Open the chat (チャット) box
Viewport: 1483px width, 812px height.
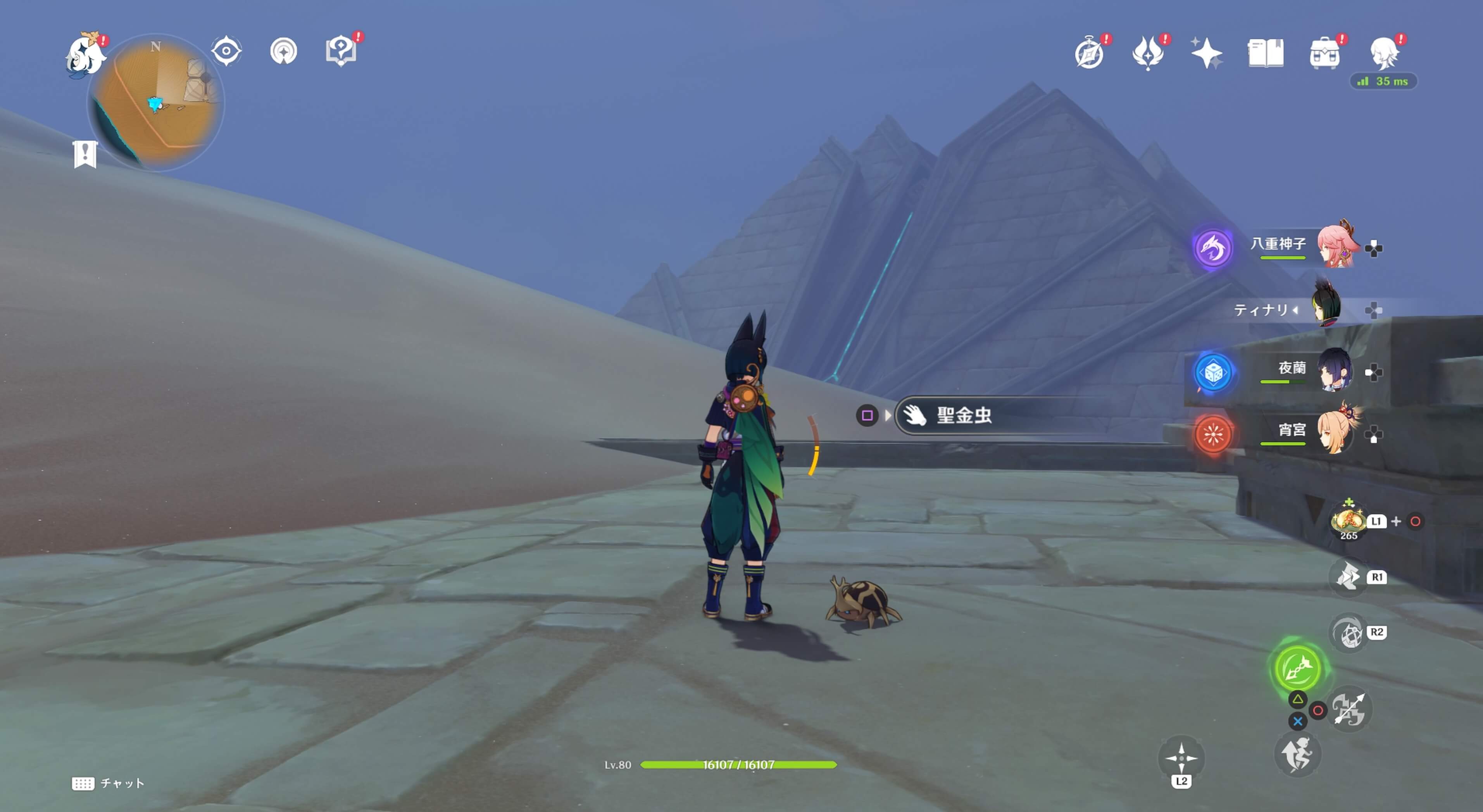coord(108,783)
